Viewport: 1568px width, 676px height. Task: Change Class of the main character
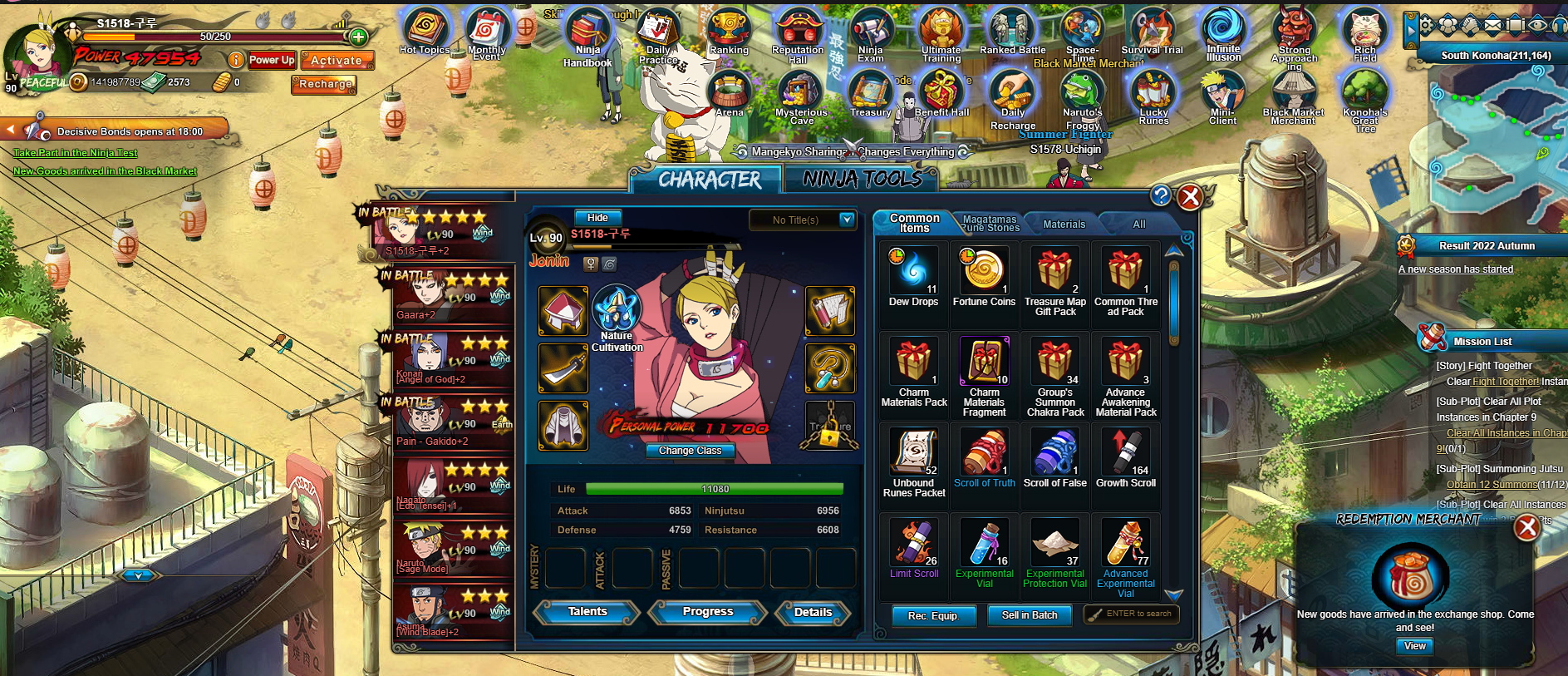(x=690, y=451)
